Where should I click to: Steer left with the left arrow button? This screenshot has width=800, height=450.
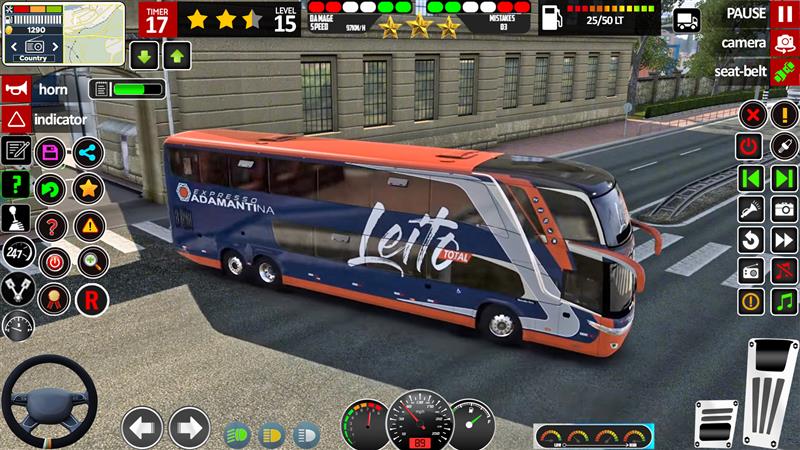[x=142, y=427]
